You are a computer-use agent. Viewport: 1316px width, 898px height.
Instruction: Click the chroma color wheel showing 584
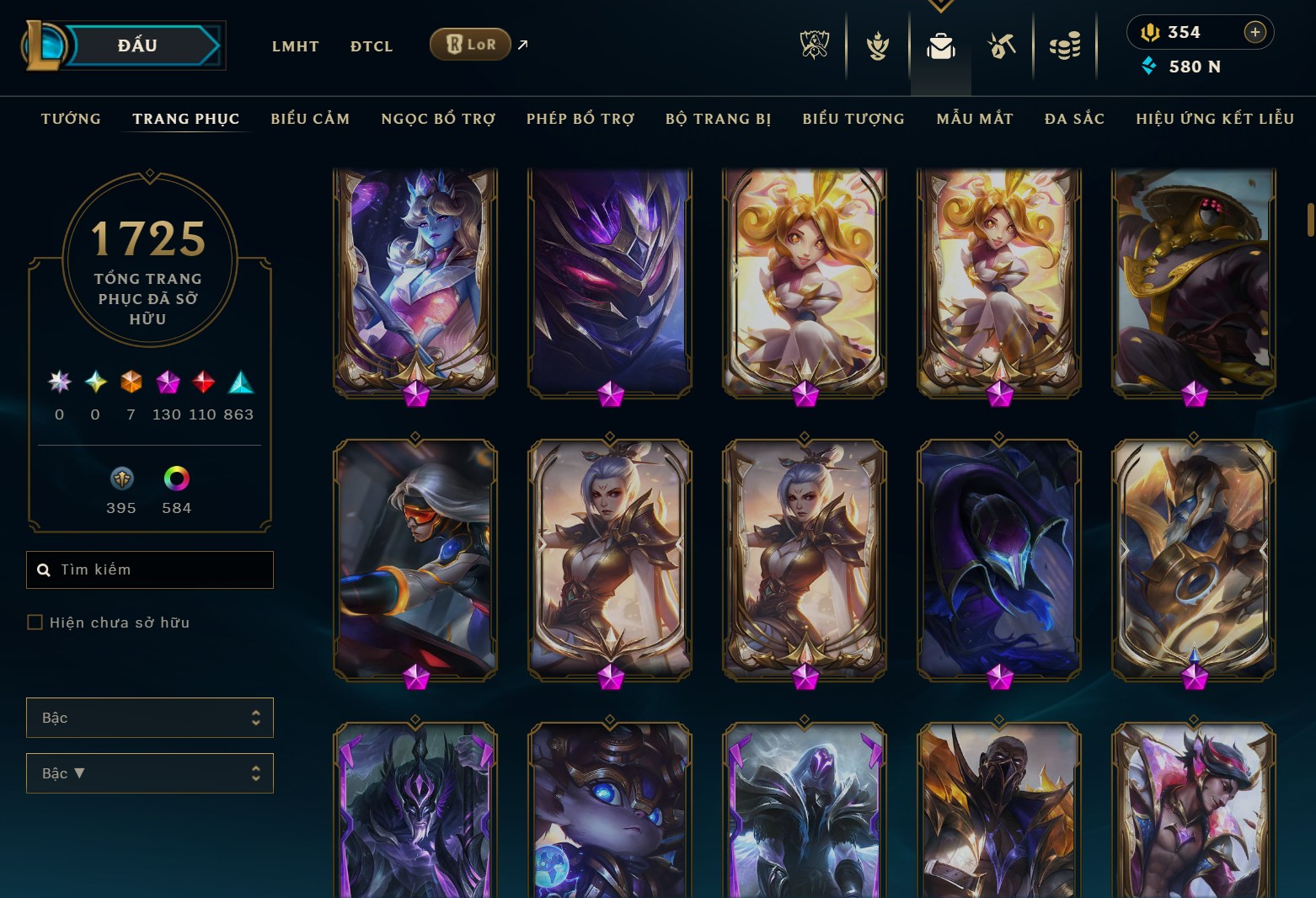175,480
